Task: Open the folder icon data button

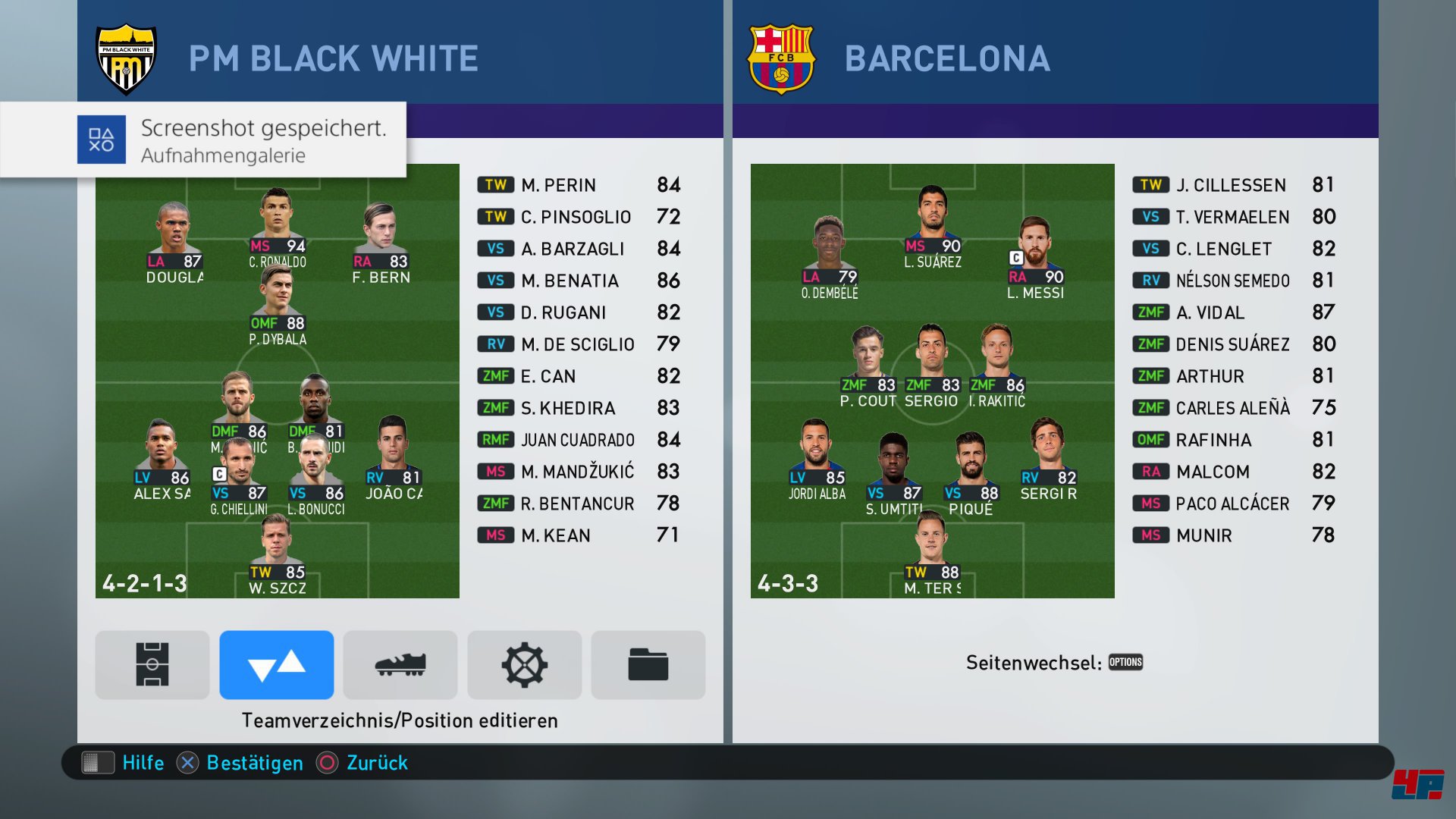Action: tap(648, 664)
